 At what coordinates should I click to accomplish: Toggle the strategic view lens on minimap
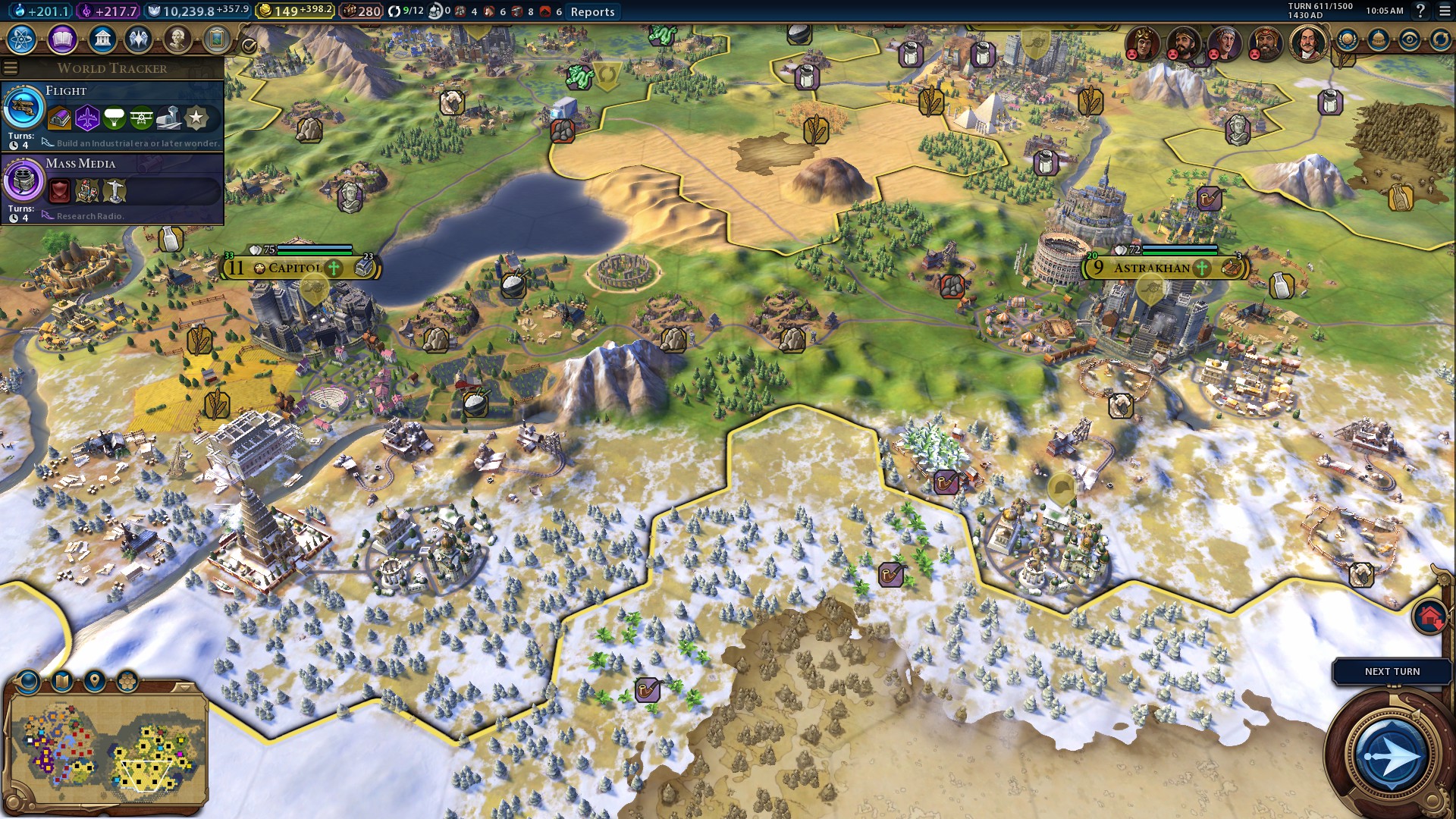27,680
